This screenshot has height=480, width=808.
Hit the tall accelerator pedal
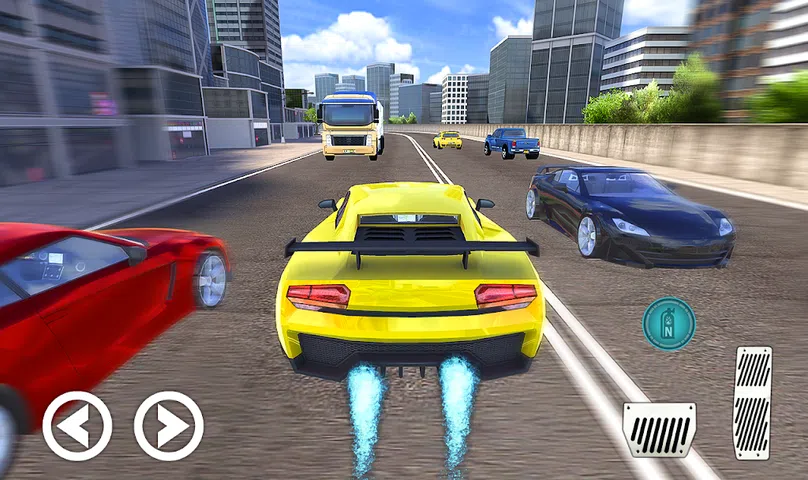click(752, 403)
